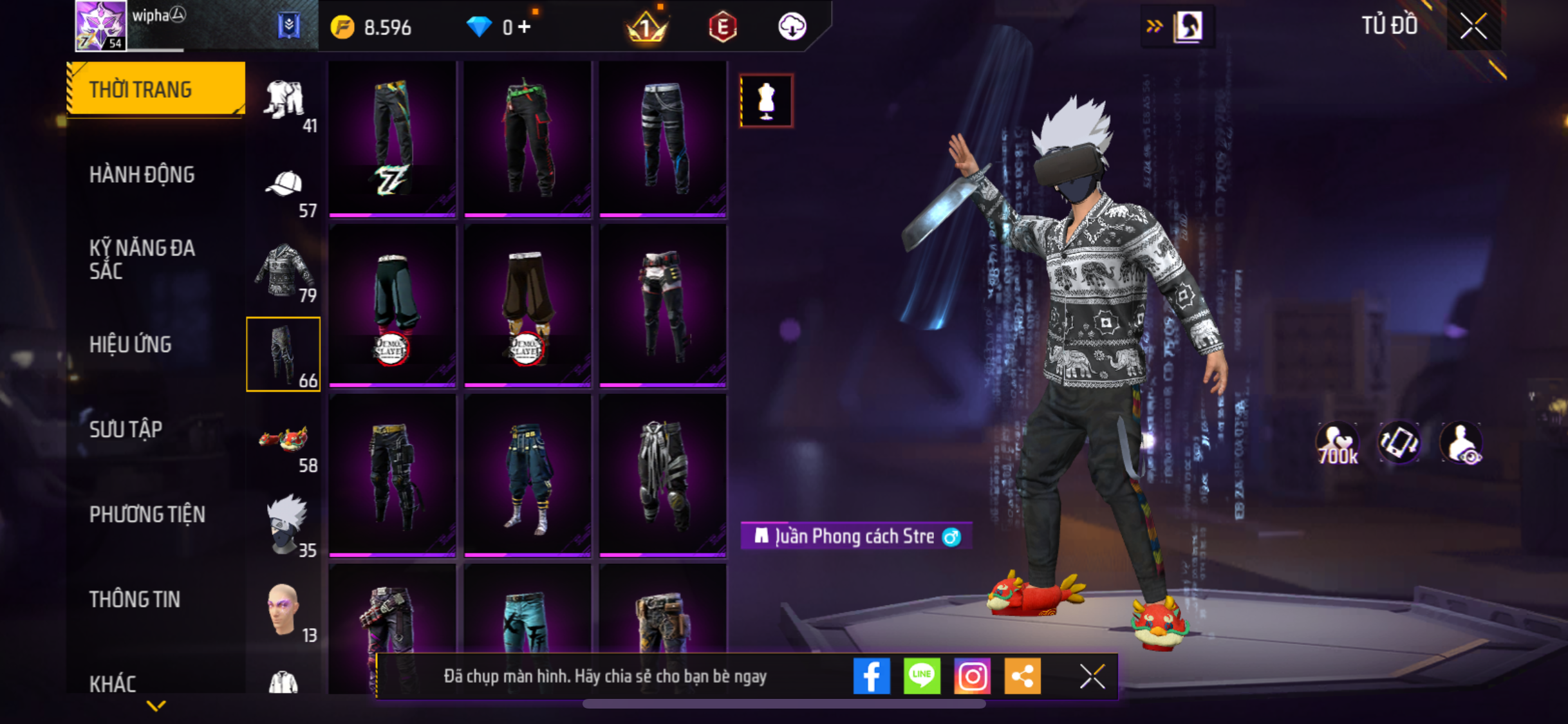Select the KỸ NĂNG ĐA SẮC tab
The height and width of the screenshot is (724, 1568).
pos(142,259)
